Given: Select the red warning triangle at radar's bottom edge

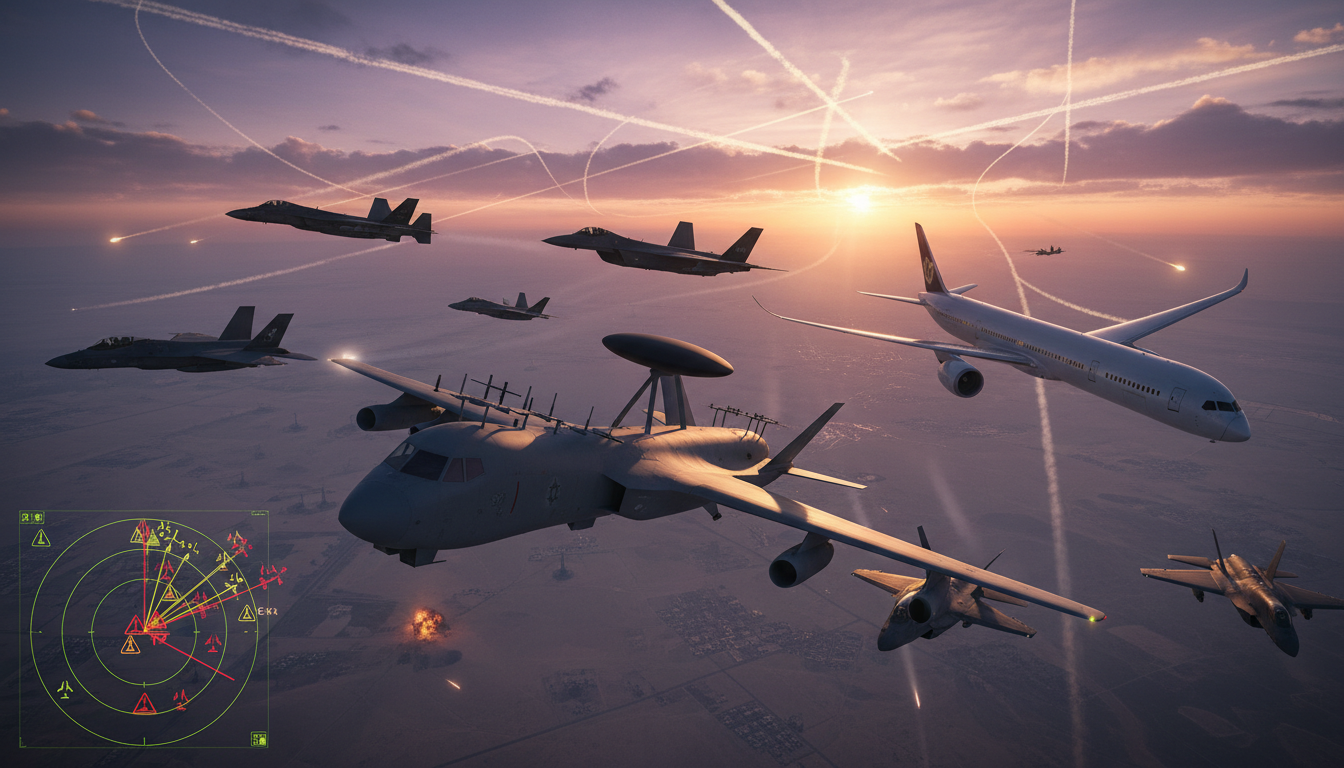Looking at the screenshot, I should point(144,704).
